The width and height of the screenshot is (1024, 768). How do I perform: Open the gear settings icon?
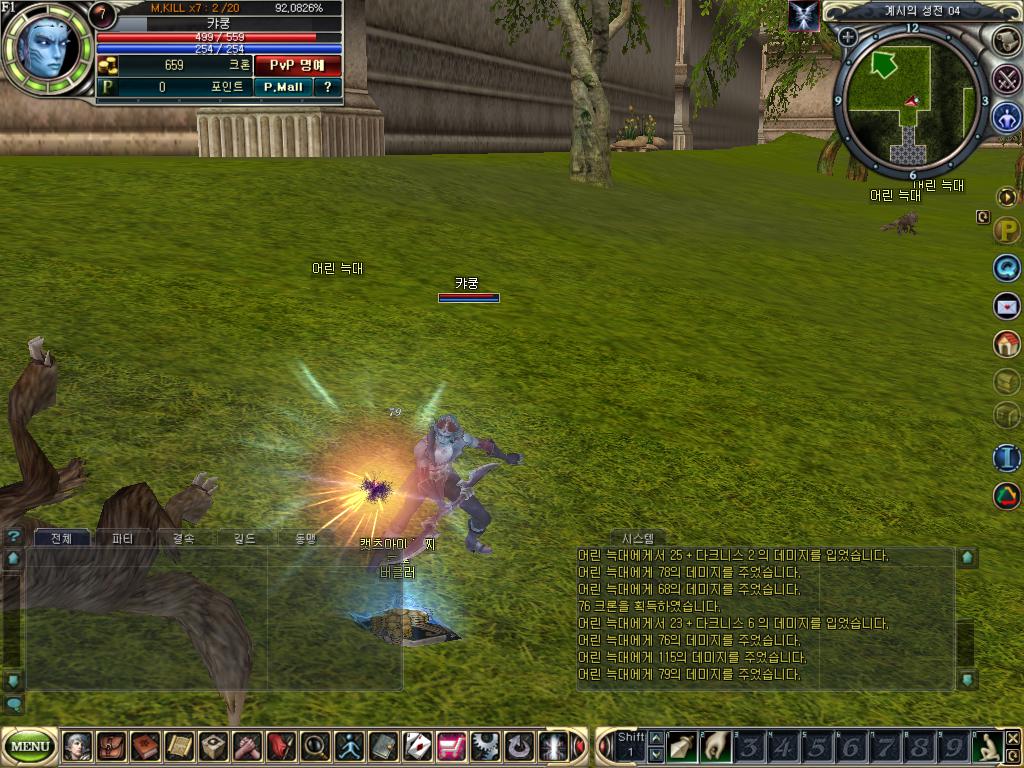click(x=485, y=746)
